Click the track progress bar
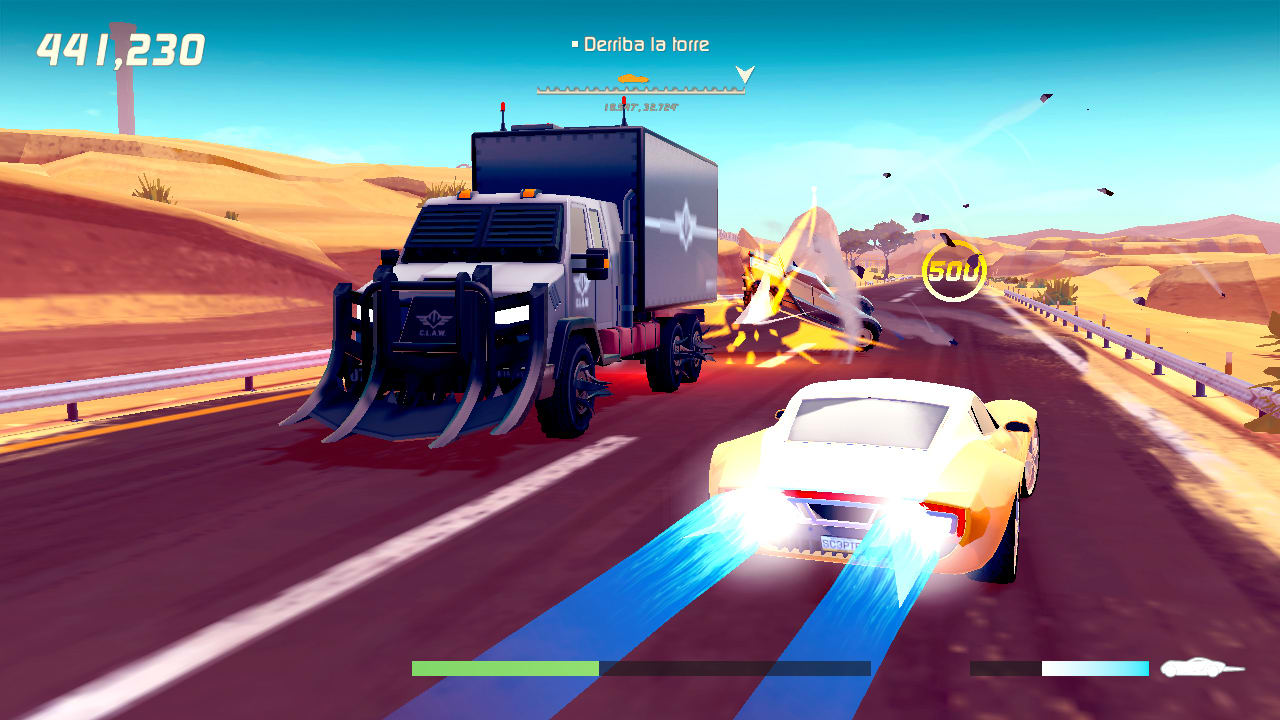 pyautogui.click(x=640, y=90)
